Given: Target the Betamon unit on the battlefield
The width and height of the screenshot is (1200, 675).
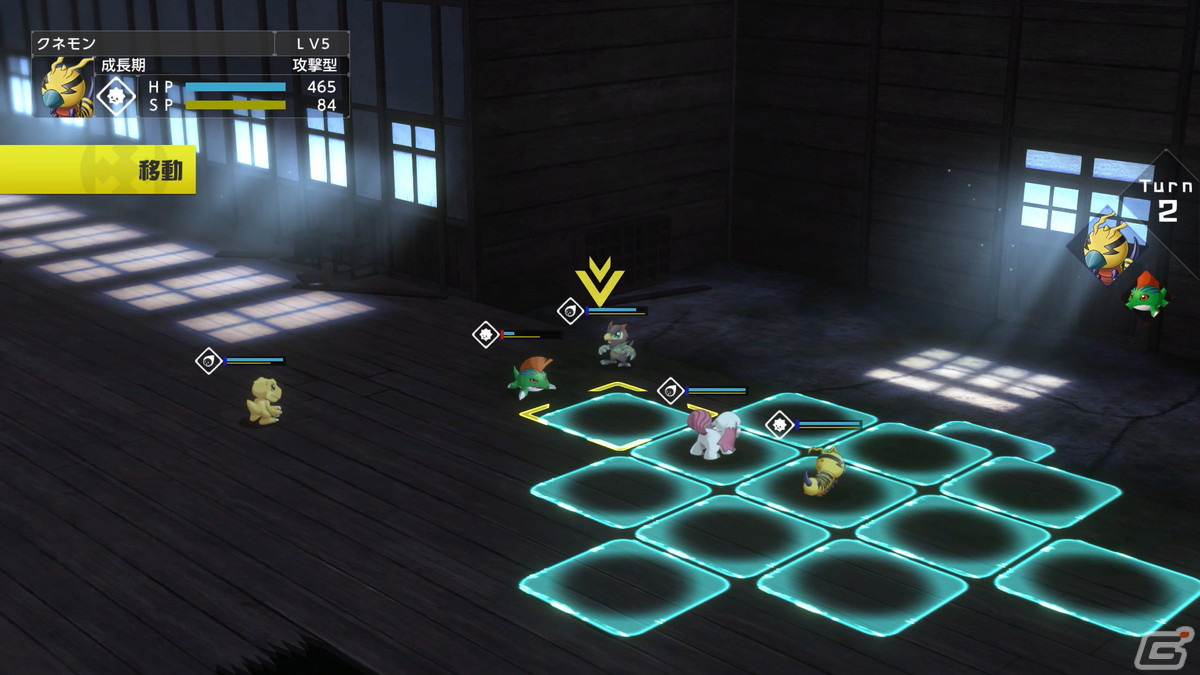Looking at the screenshot, I should (x=531, y=377).
